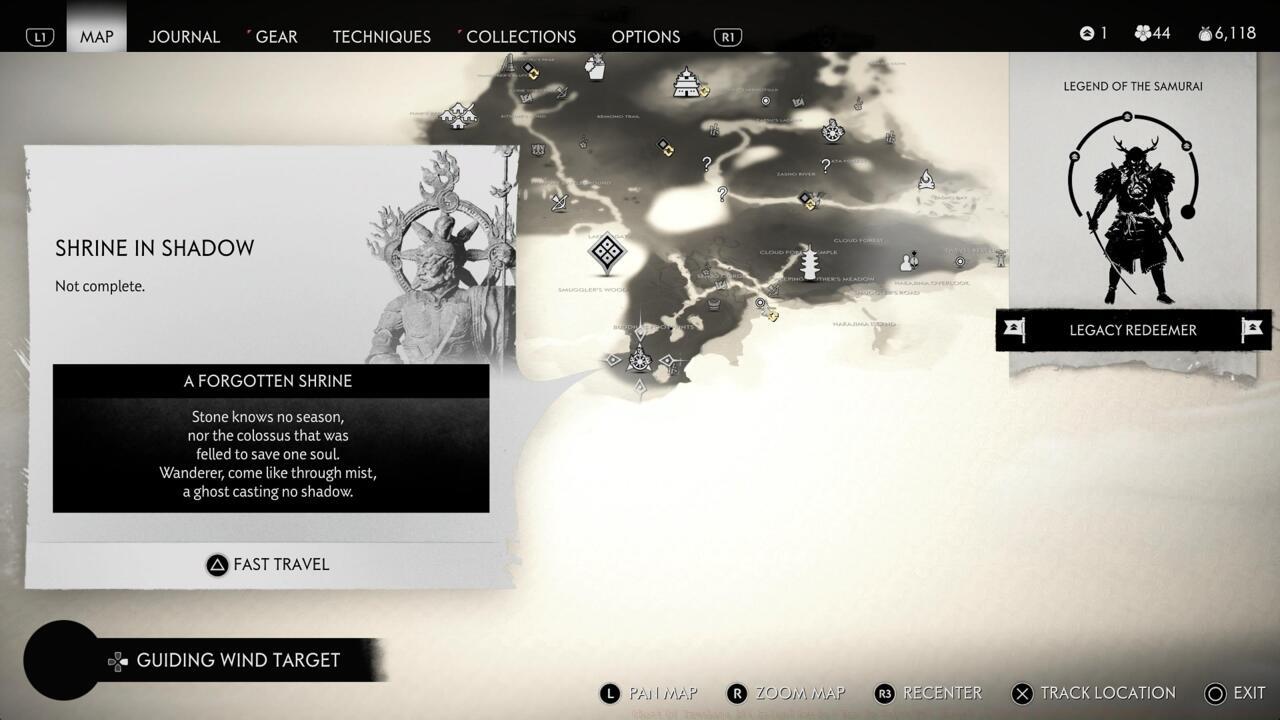This screenshot has height=720, width=1280.
Task: Click the large four-diamond map marker
Action: click(x=607, y=252)
